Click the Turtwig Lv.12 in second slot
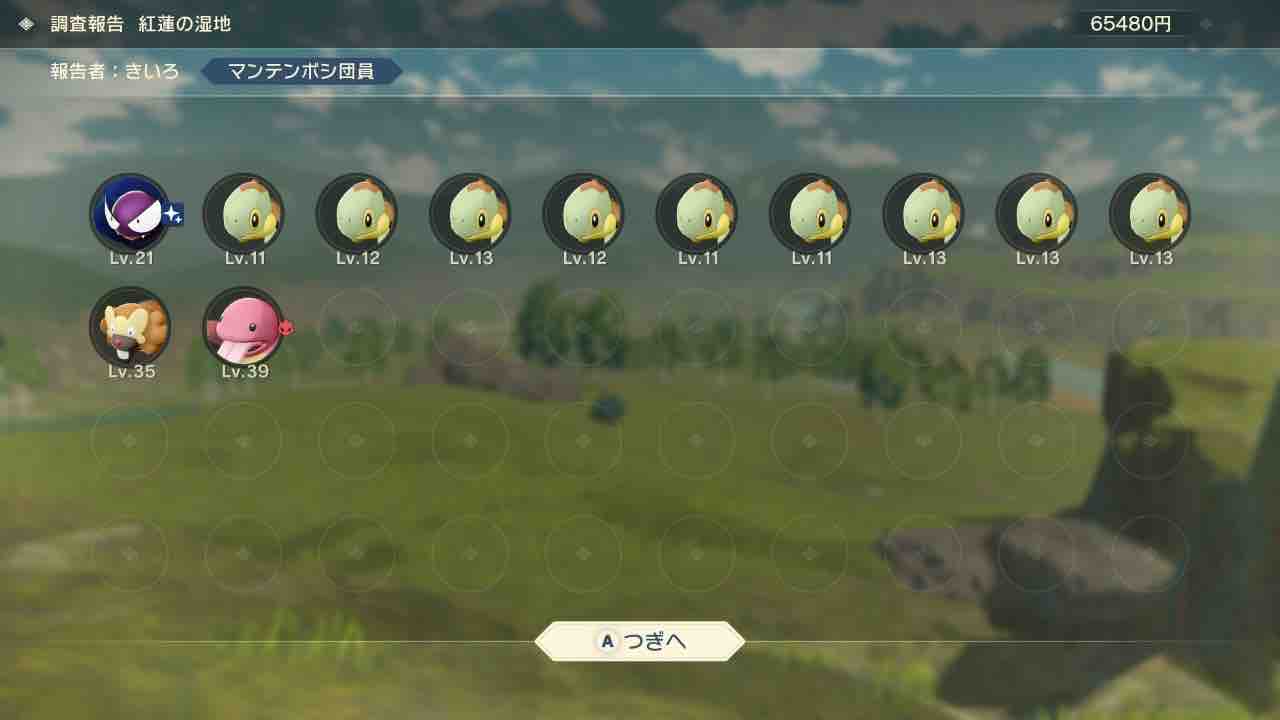The width and height of the screenshot is (1280, 720). (357, 213)
